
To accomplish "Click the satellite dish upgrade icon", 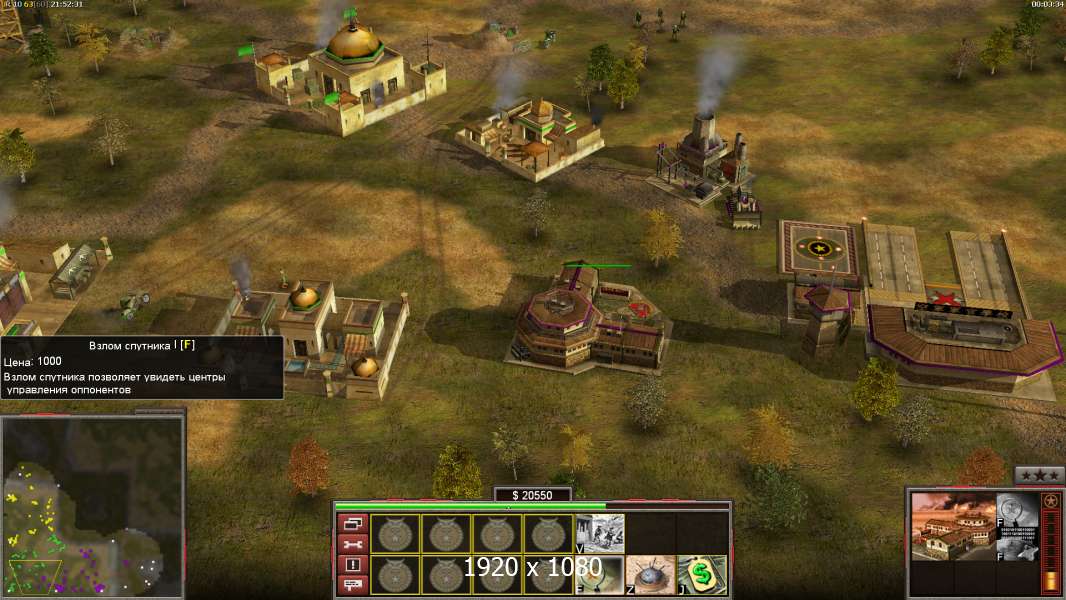I will tap(1016, 546).
